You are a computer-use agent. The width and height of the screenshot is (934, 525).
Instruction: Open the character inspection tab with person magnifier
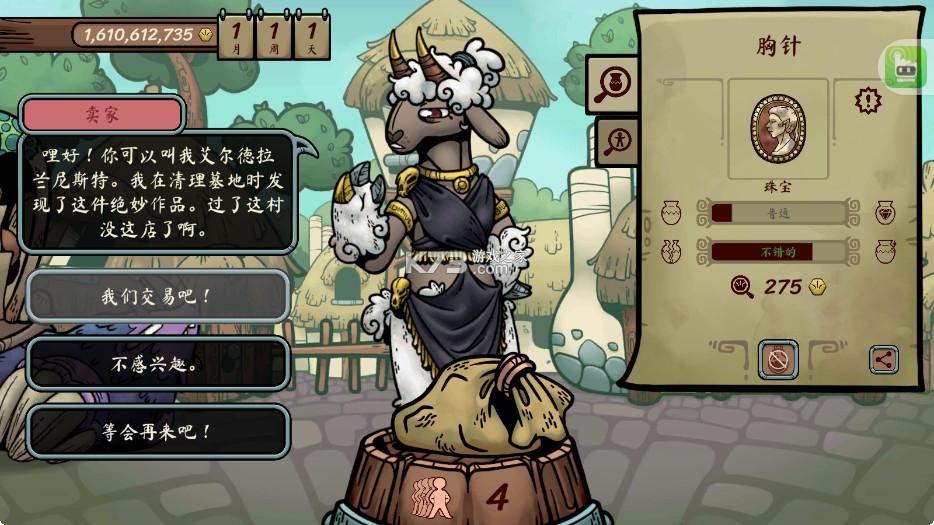coord(616,142)
